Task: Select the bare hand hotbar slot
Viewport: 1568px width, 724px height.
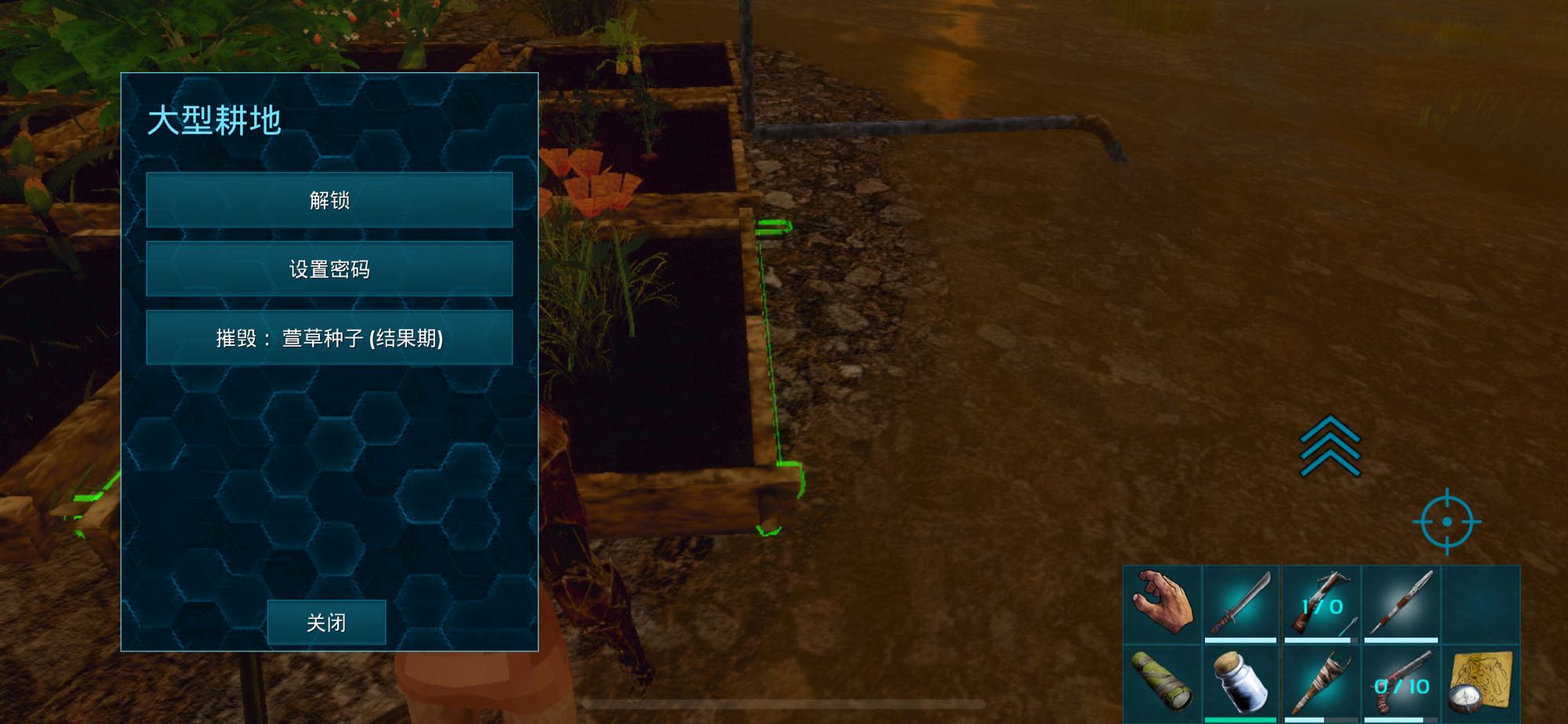Action: pos(1162,603)
